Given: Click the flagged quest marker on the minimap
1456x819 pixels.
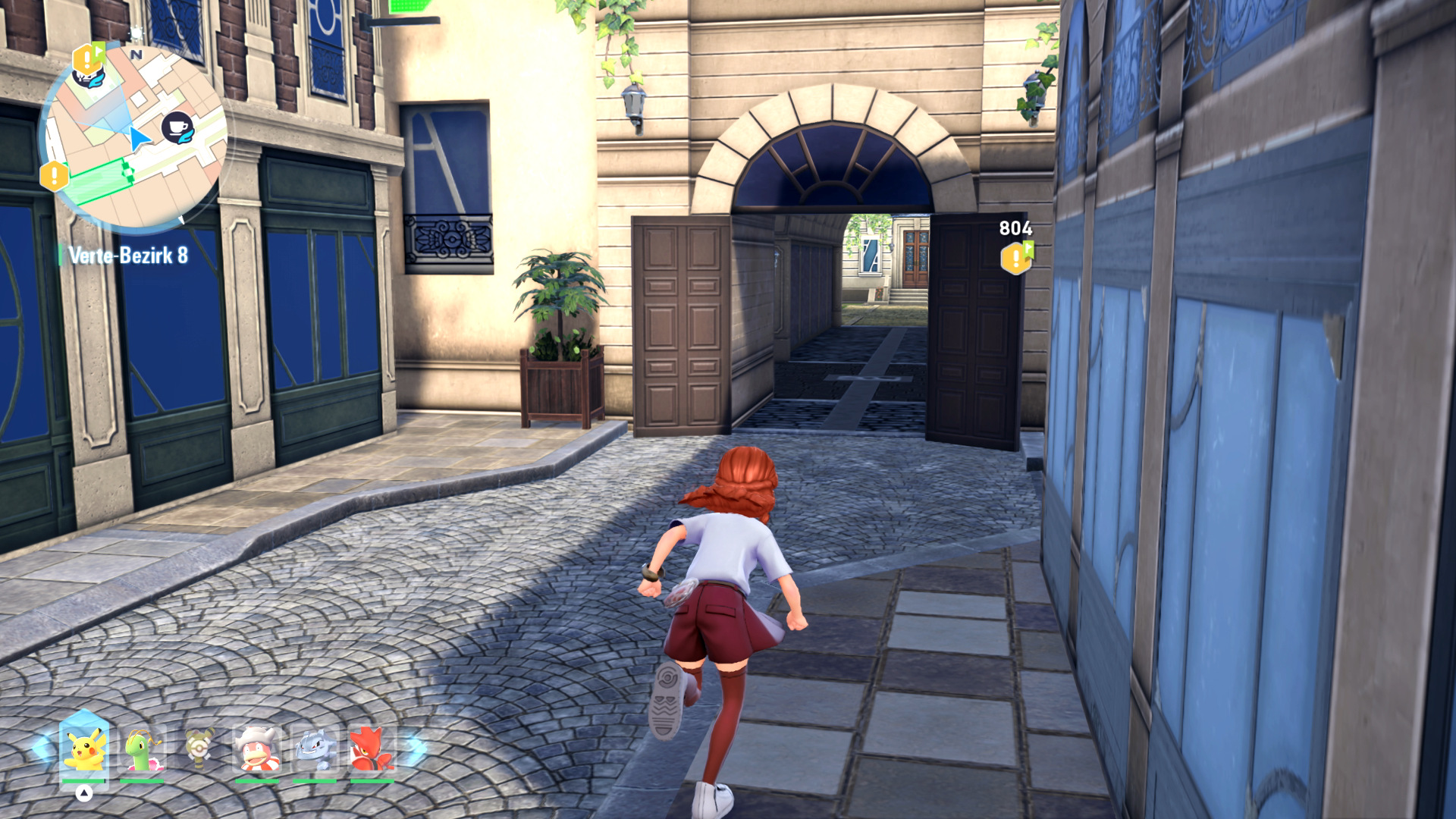Looking at the screenshot, I should pos(88,61).
